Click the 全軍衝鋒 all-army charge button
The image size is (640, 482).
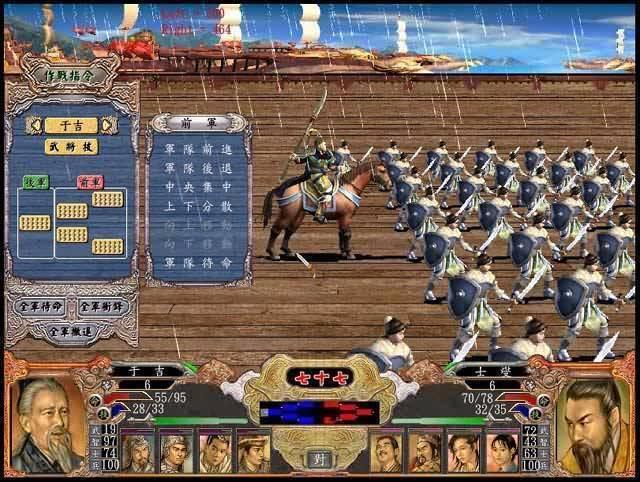(x=103, y=306)
